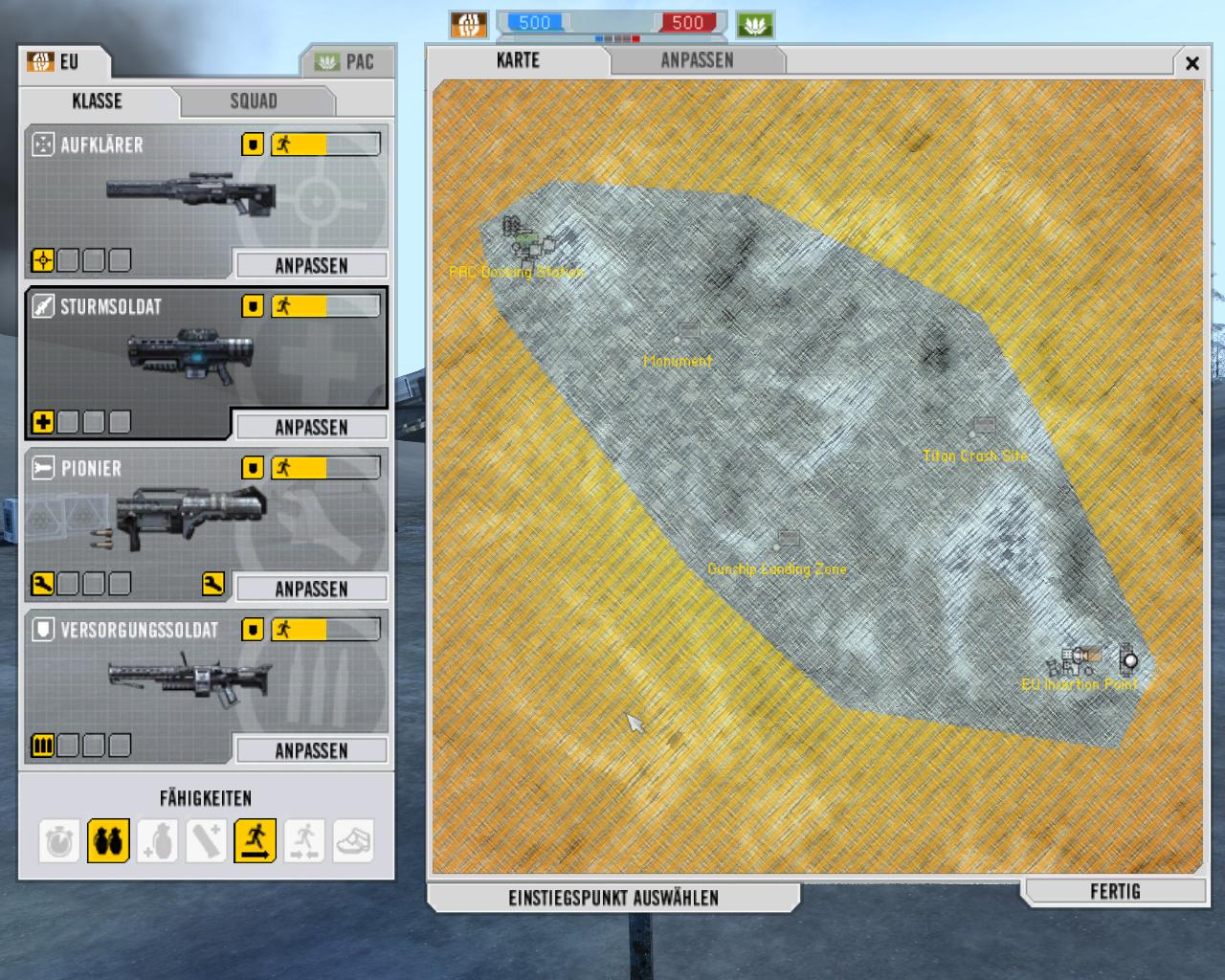The image size is (1225, 980).
Task: Close the spawn map window
Action: (1192, 63)
